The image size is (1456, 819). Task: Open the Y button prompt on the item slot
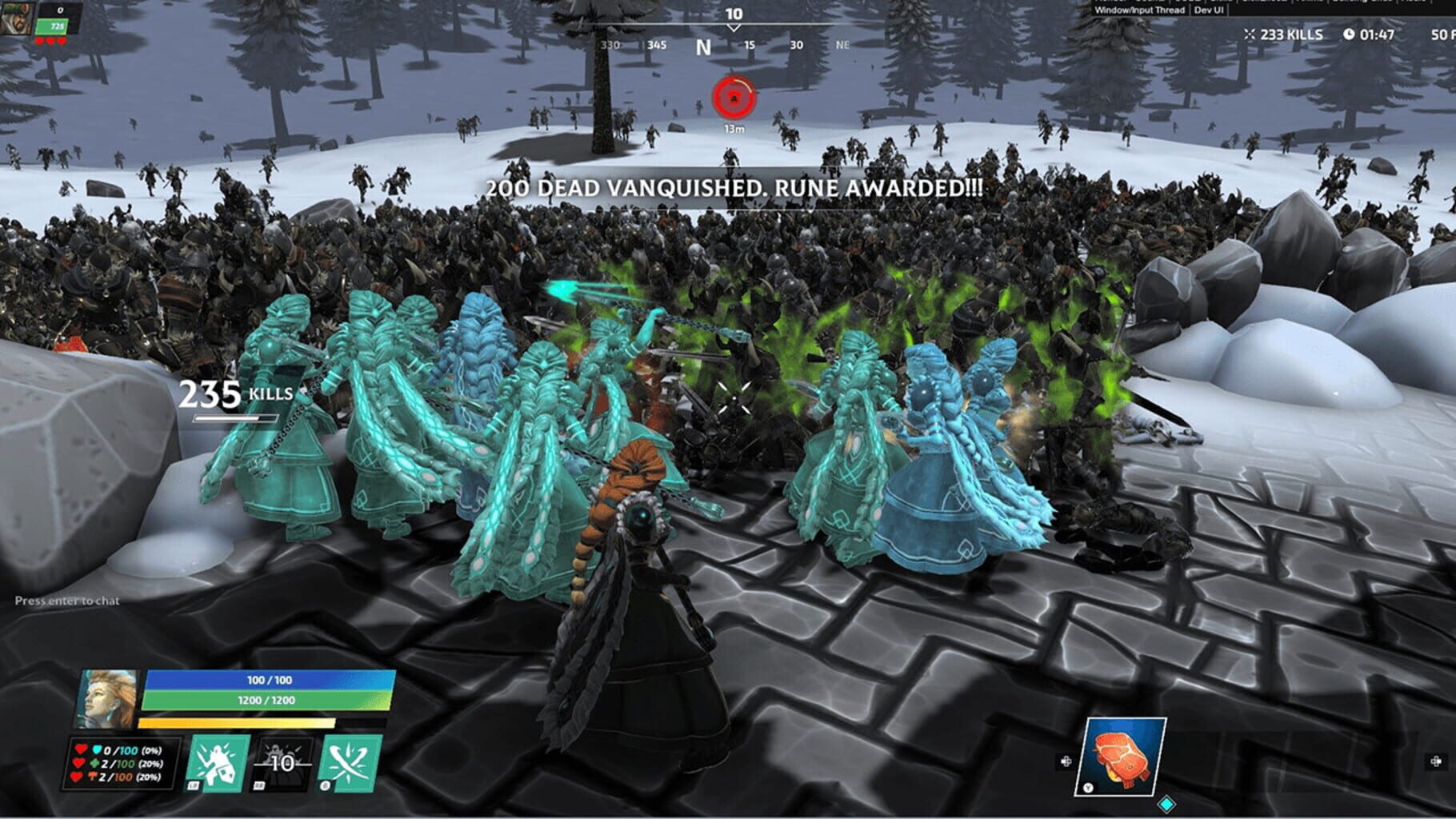1088,789
